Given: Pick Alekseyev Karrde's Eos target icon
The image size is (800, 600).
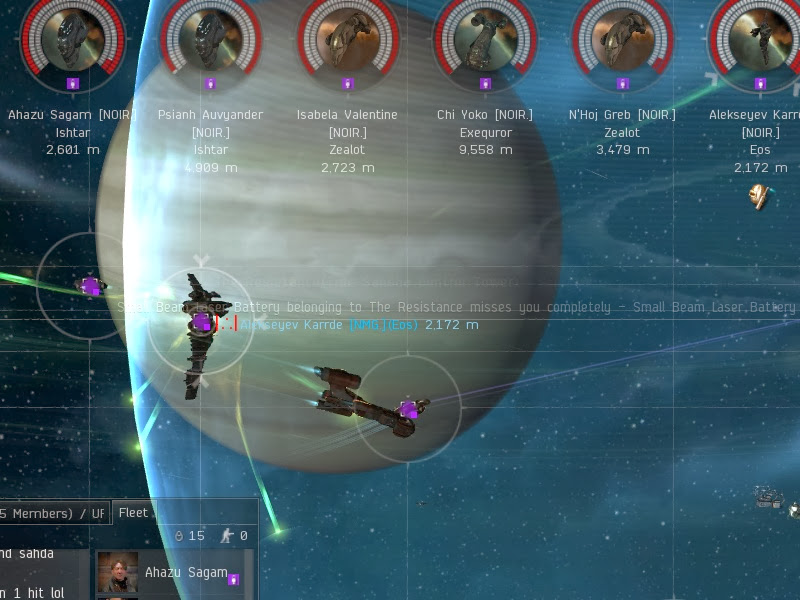Looking at the screenshot, I should click(x=760, y=38).
